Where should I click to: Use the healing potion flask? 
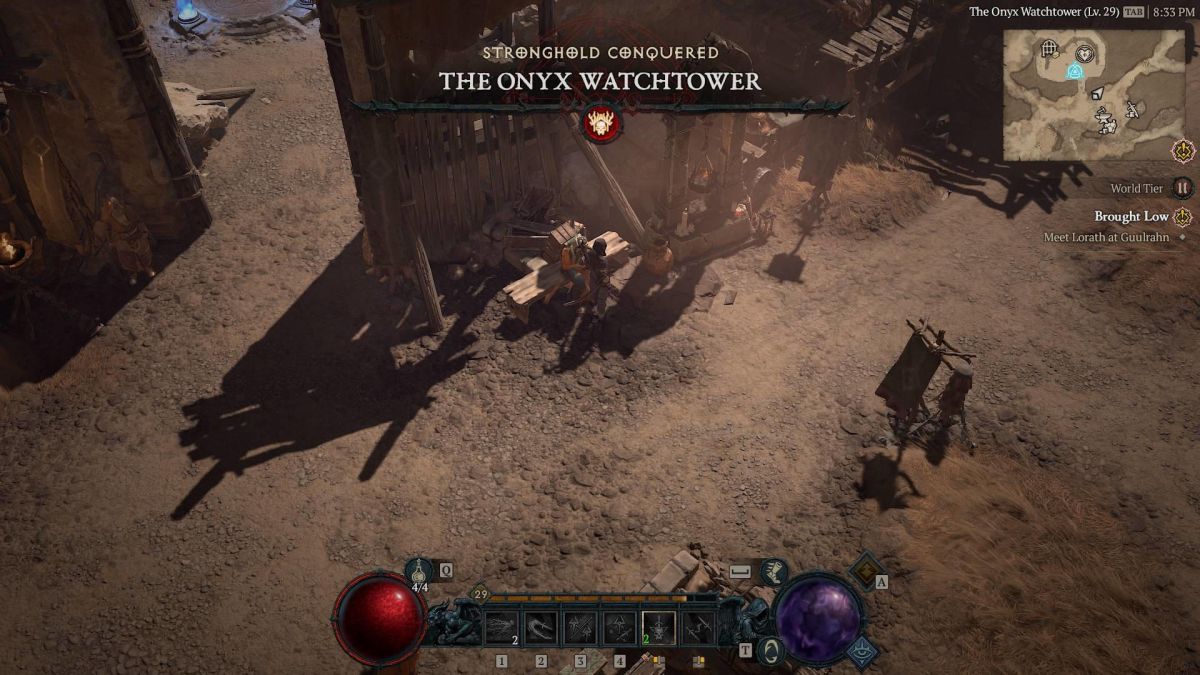(418, 571)
